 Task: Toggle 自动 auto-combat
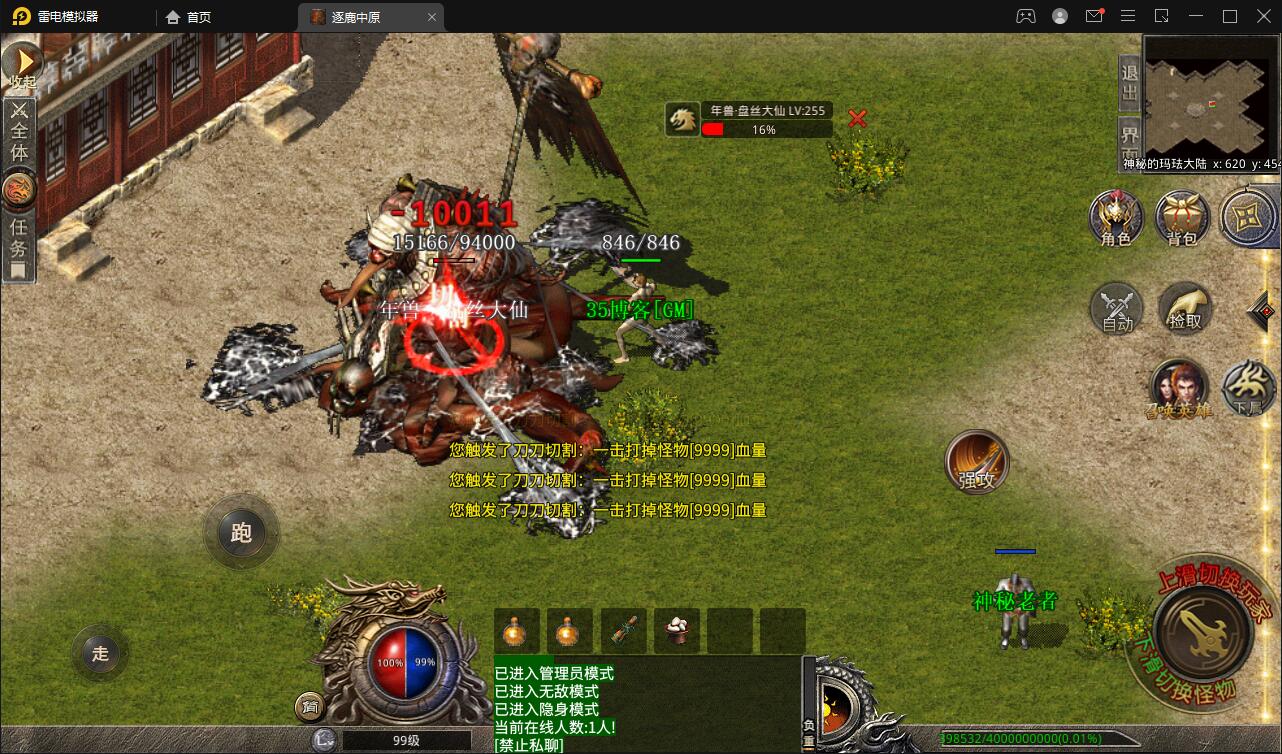1117,307
